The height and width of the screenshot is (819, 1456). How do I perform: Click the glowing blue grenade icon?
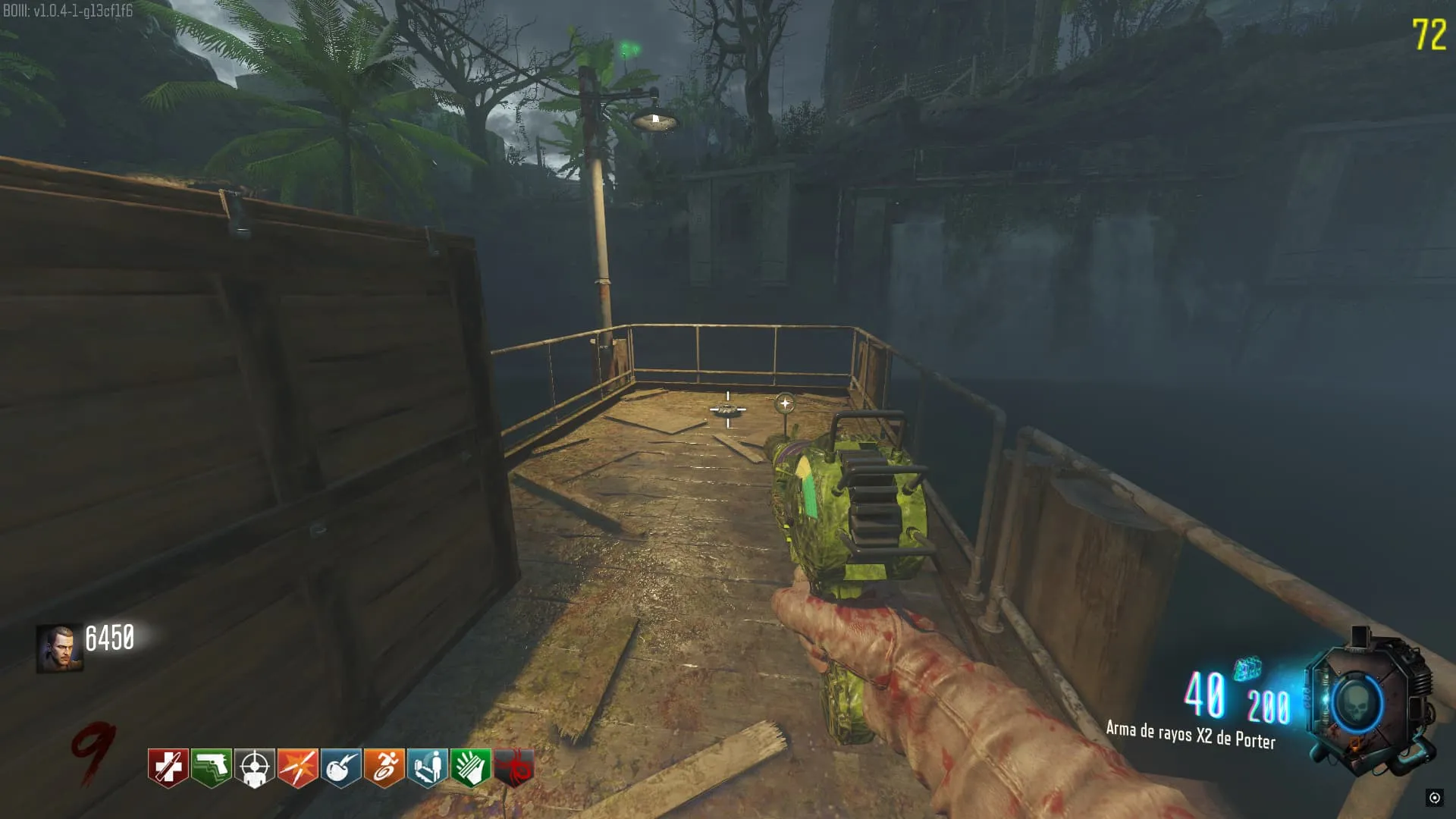tap(1247, 669)
